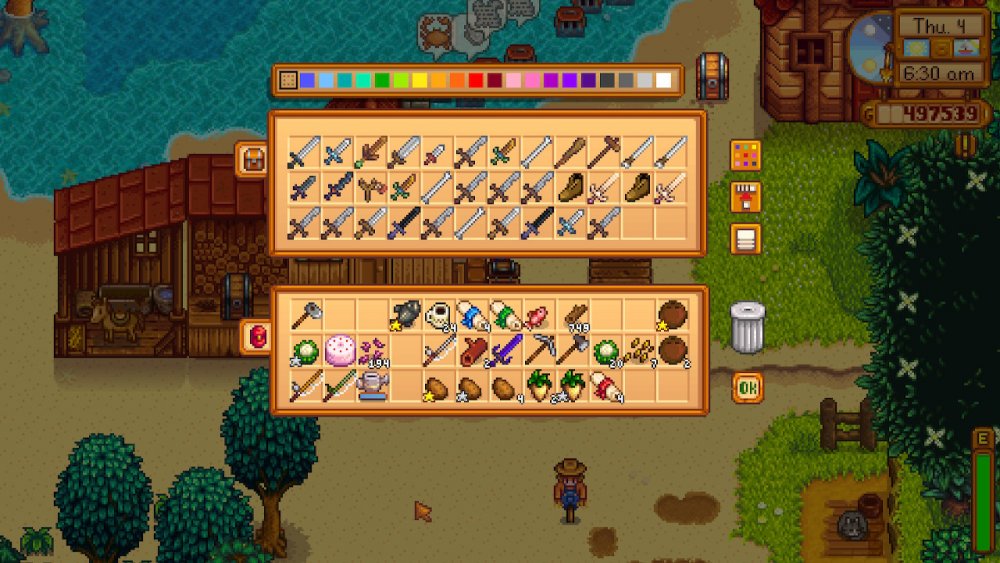
Task: Select the pickaxe in inventory
Action: coord(540,350)
